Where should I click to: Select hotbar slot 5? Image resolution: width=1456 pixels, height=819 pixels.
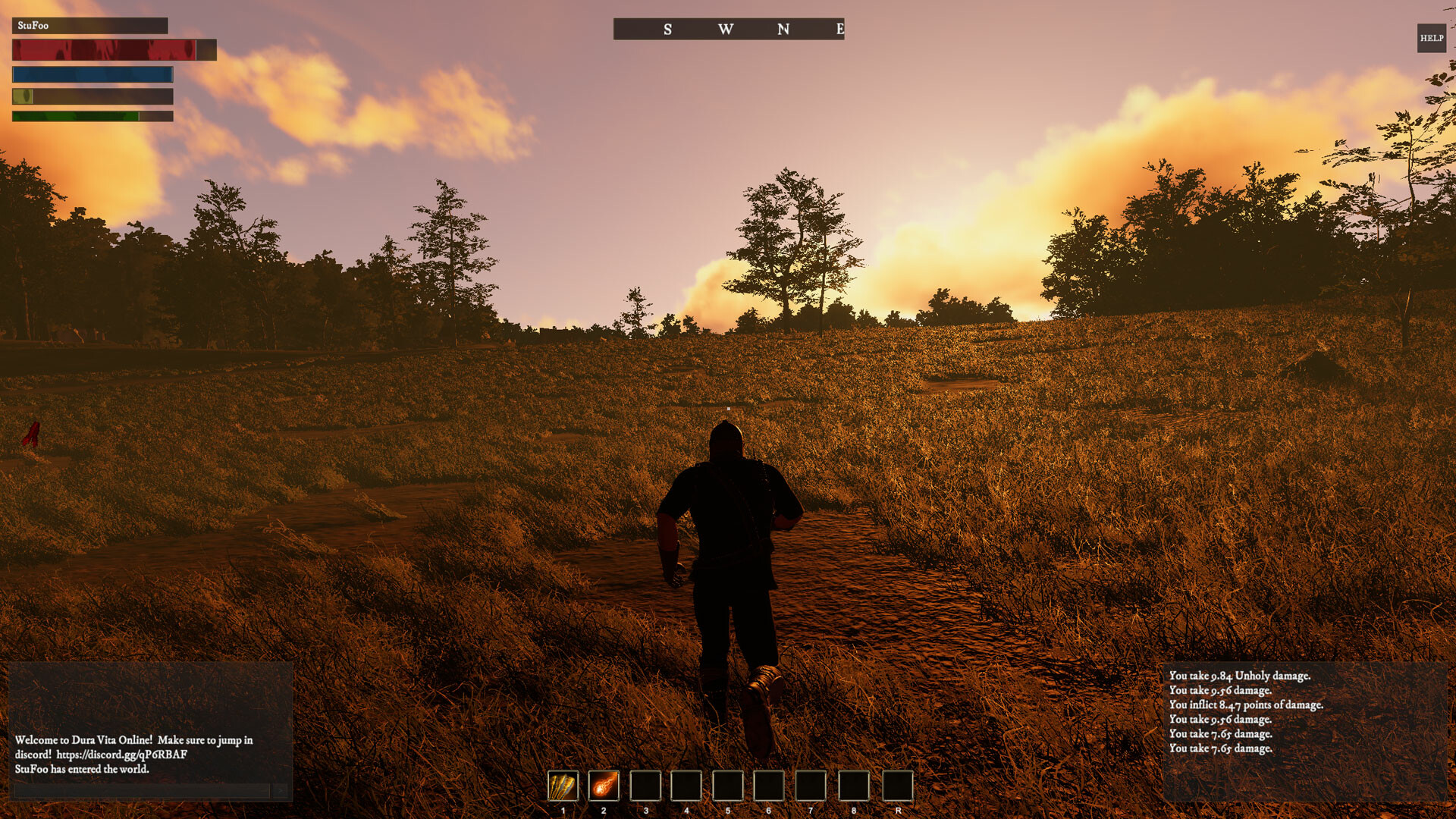[729, 787]
